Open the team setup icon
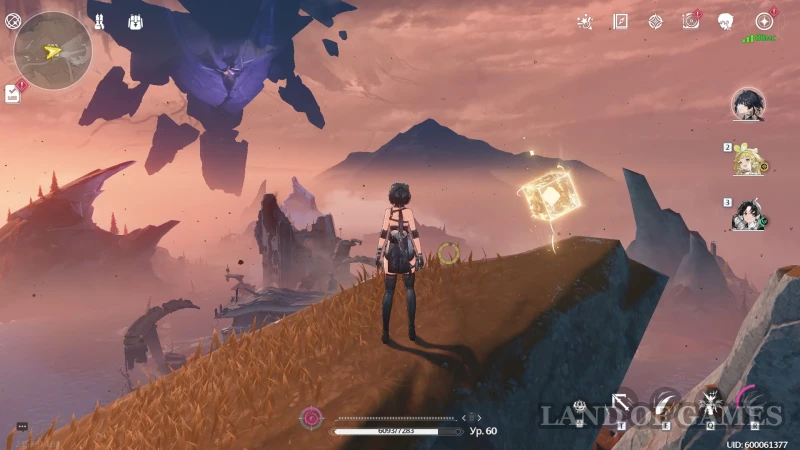 tap(100, 21)
